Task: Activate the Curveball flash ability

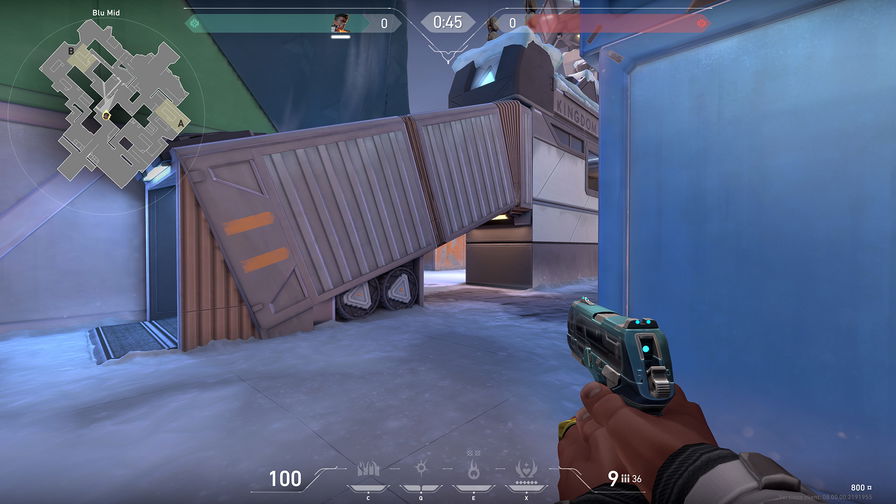Action: pos(421,469)
